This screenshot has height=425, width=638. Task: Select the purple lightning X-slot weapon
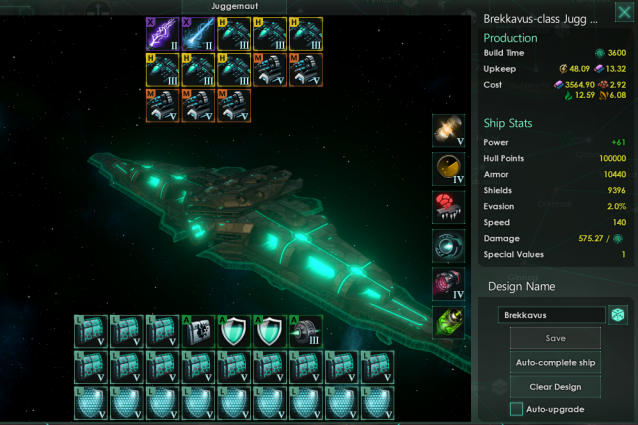point(162,33)
